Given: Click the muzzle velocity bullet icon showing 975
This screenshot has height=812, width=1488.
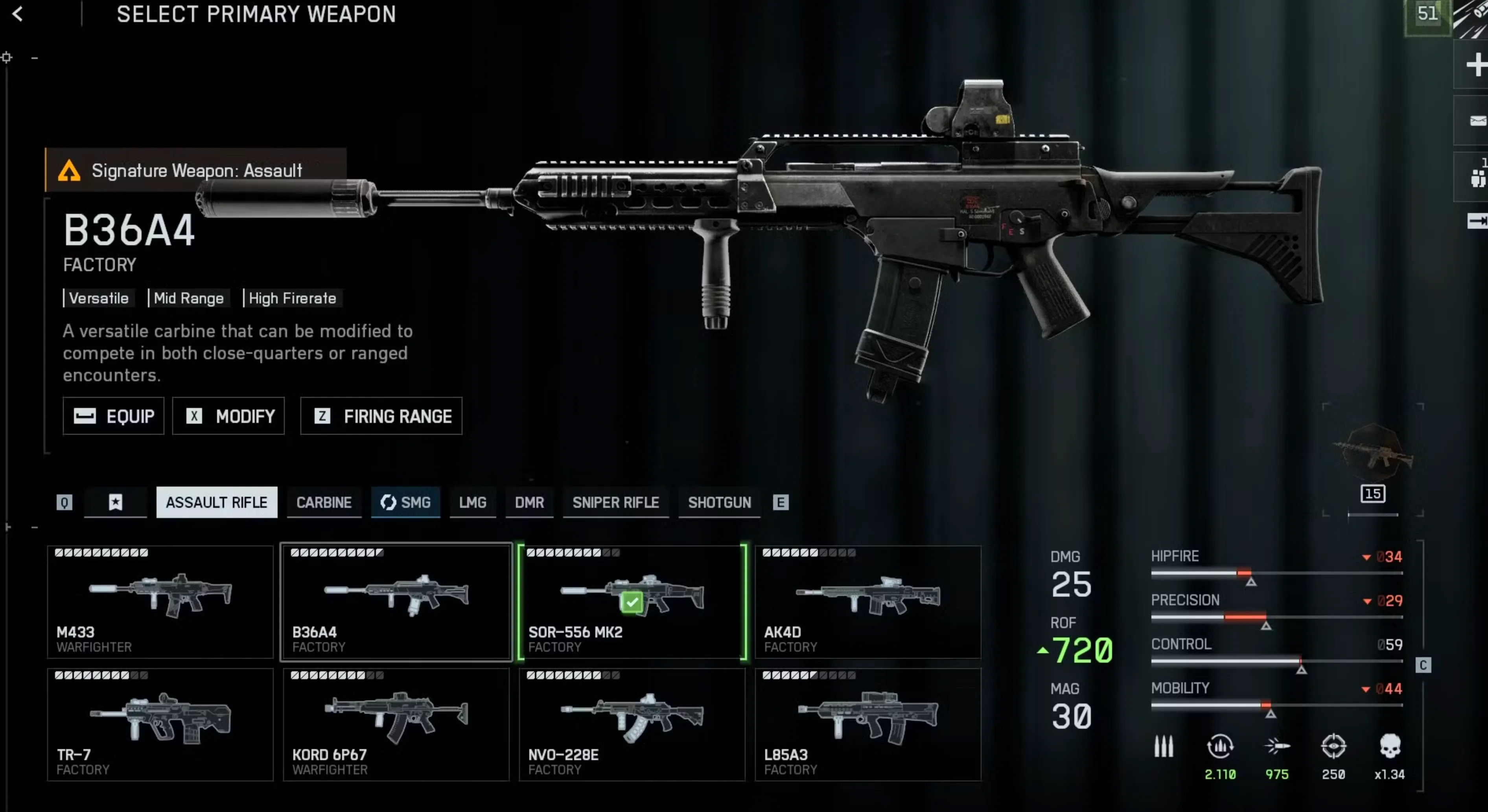Looking at the screenshot, I should pyautogui.click(x=1278, y=746).
